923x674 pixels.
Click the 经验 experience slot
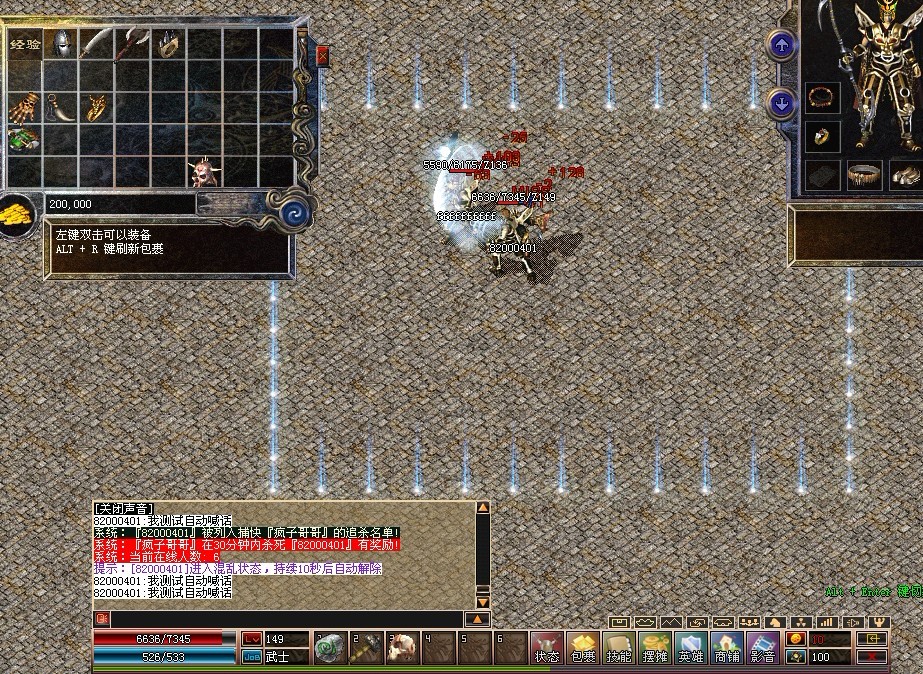coord(25,45)
